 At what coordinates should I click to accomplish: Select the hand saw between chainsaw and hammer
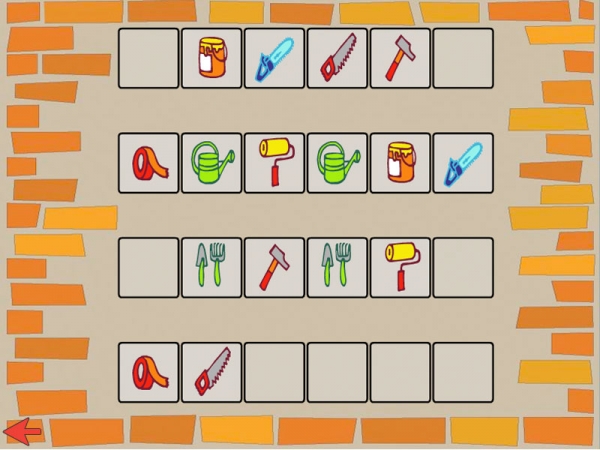pyautogui.click(x=337, y=58)
